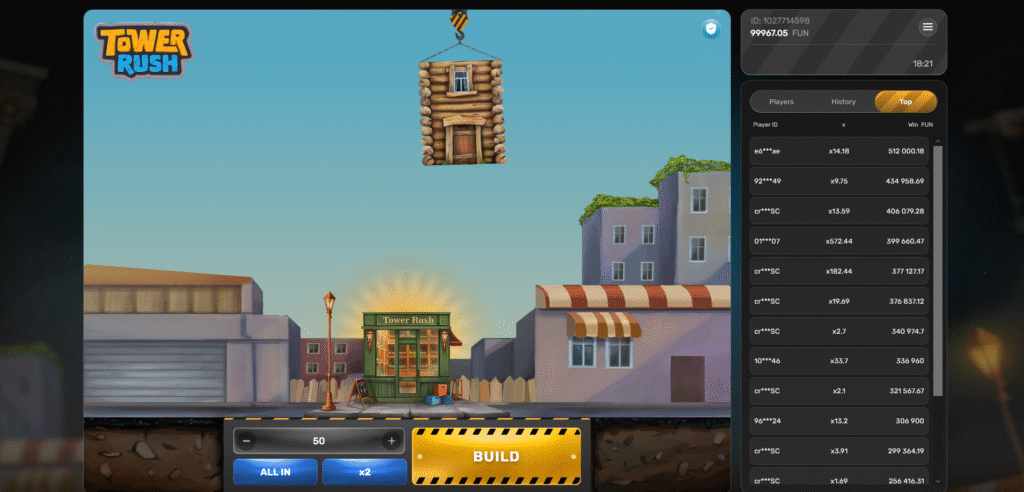The height and width of the screenshot is (492, 1024).
Task: Choose the leaderboard row with x572.44 multiplier
Action: [840, 241]
